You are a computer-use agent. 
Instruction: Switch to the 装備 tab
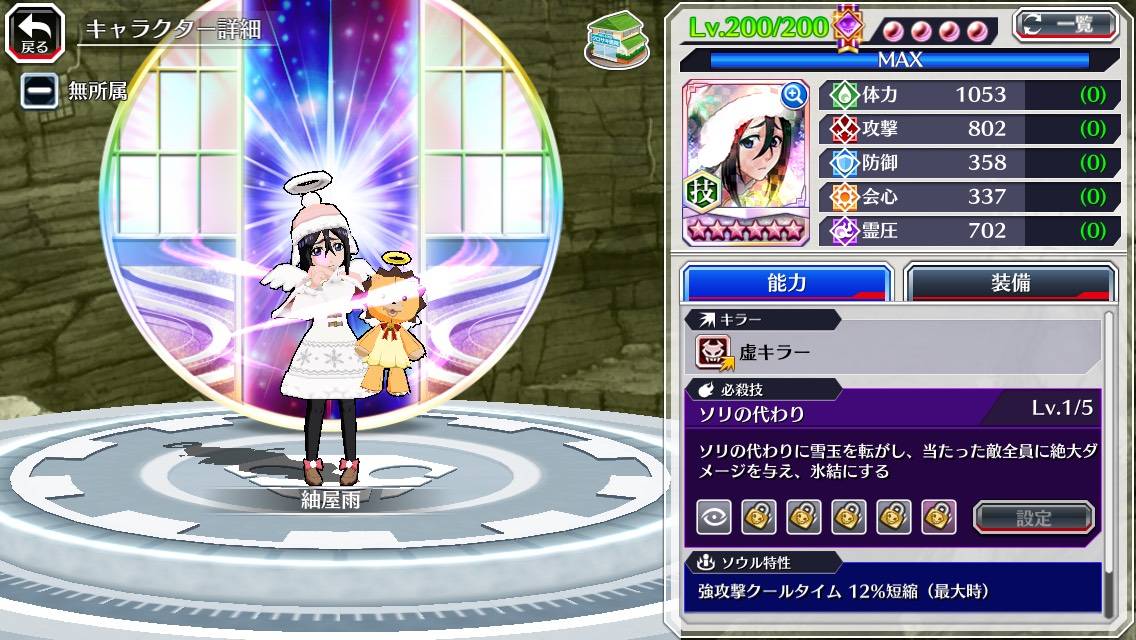tap(1010, 283)
